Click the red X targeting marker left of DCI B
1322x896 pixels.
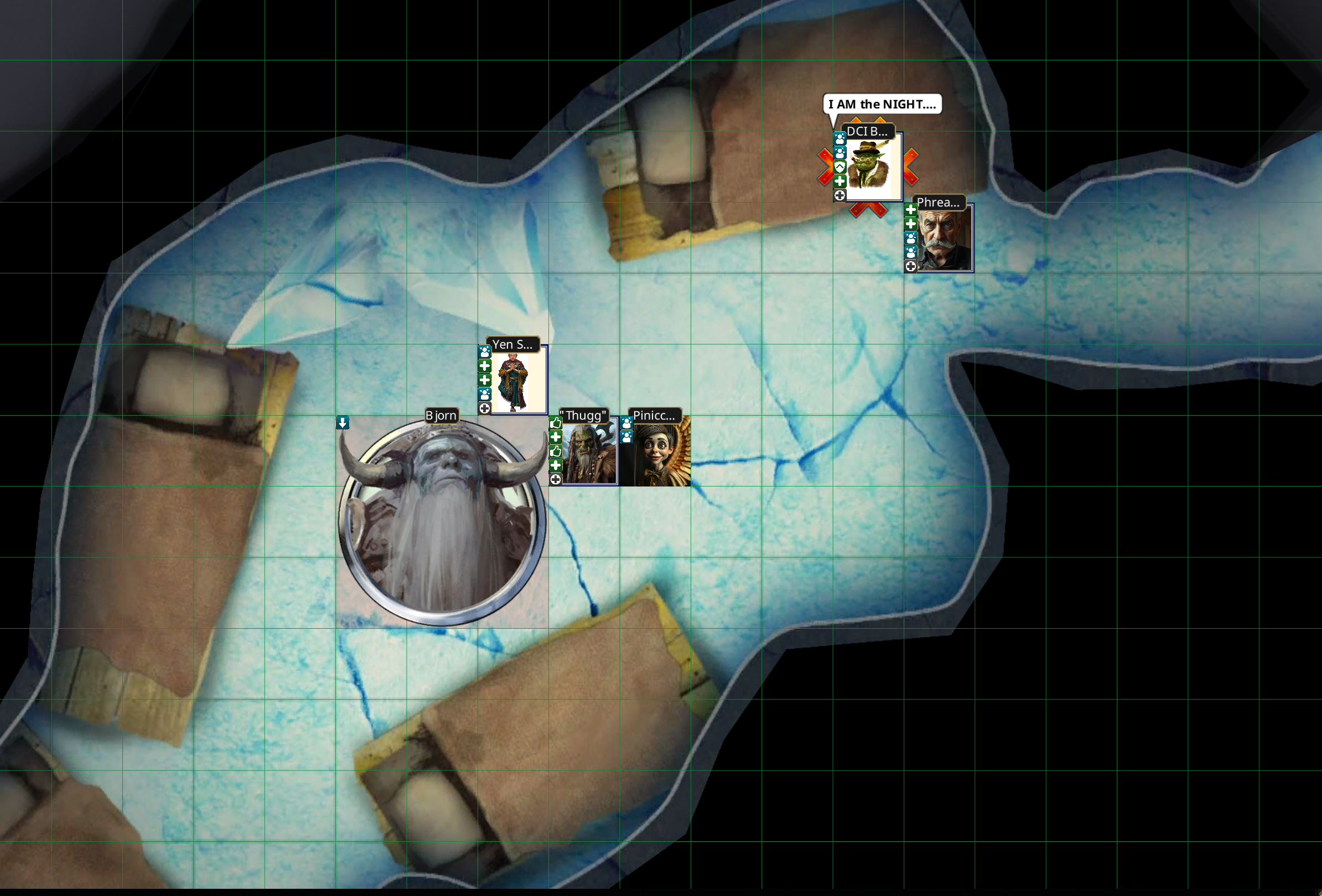[x=826, y=168]
